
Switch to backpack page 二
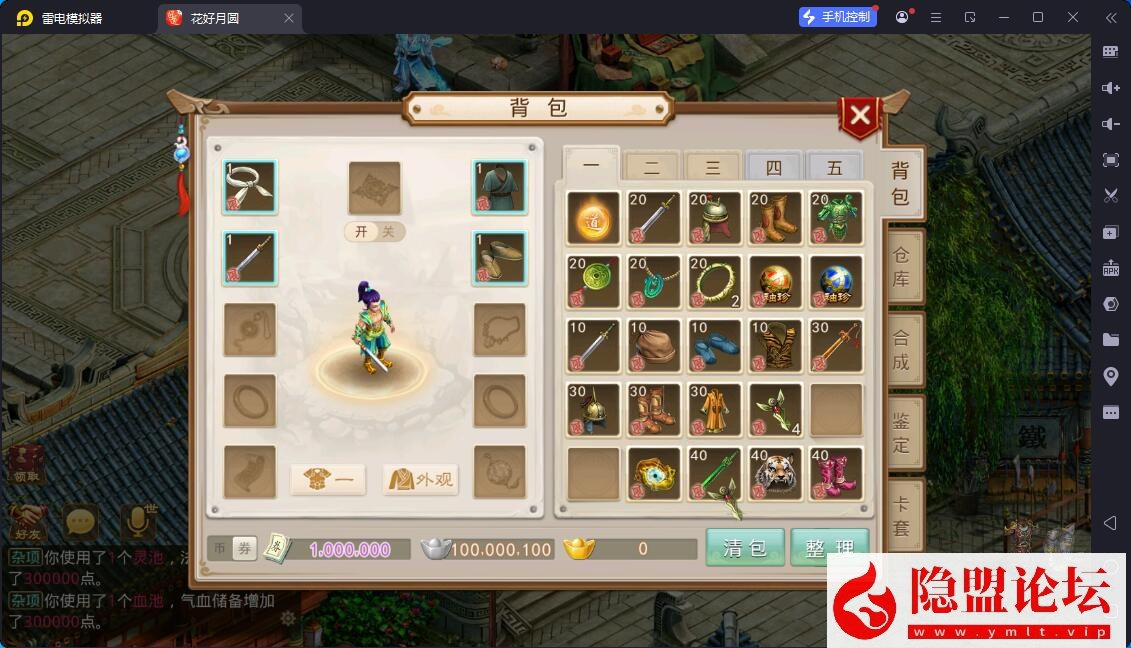point(651,168)
